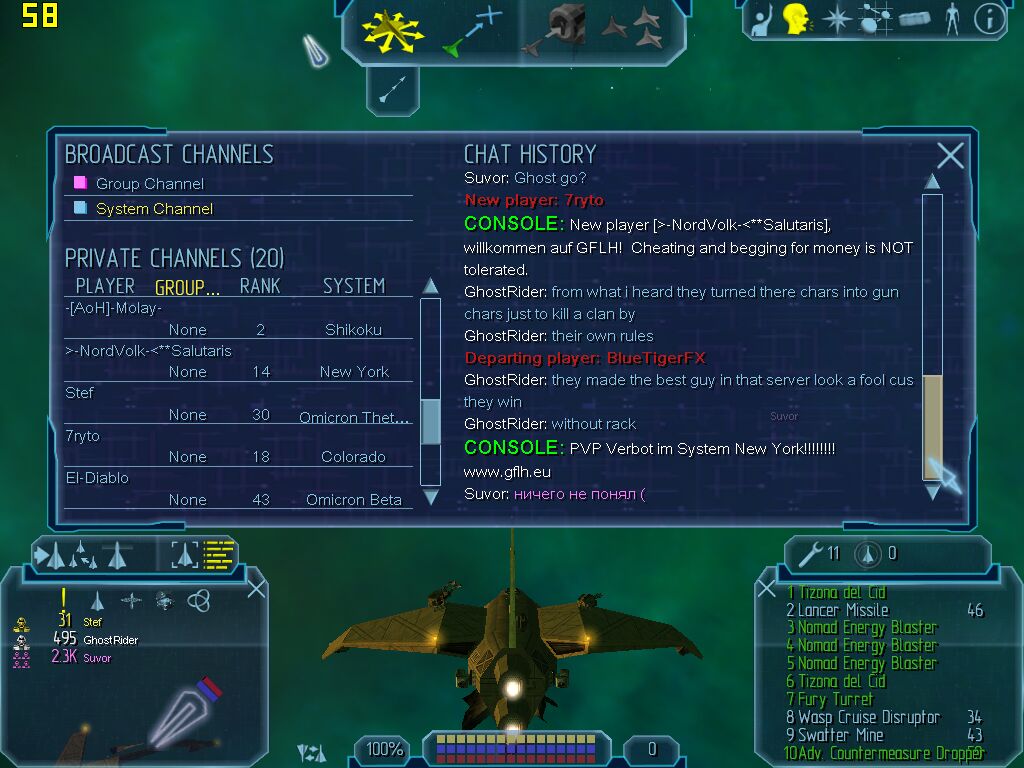Select the Group Channel broadcast option
Screen dimensions: 1024x768
[x=149, y=184]
